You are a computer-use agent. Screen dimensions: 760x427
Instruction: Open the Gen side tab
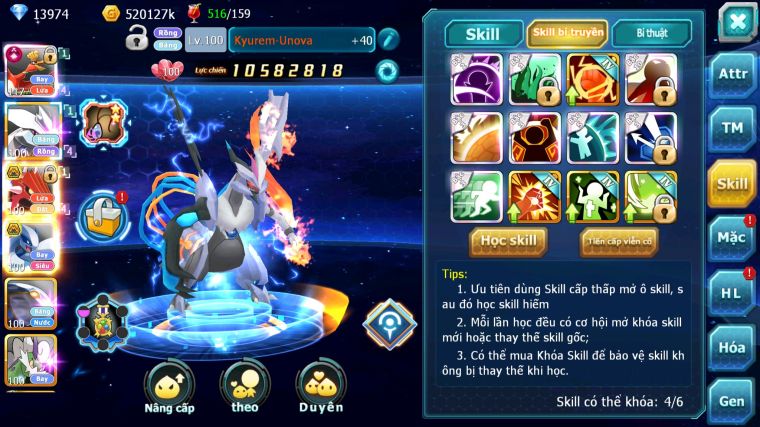(x=732, y=401)
